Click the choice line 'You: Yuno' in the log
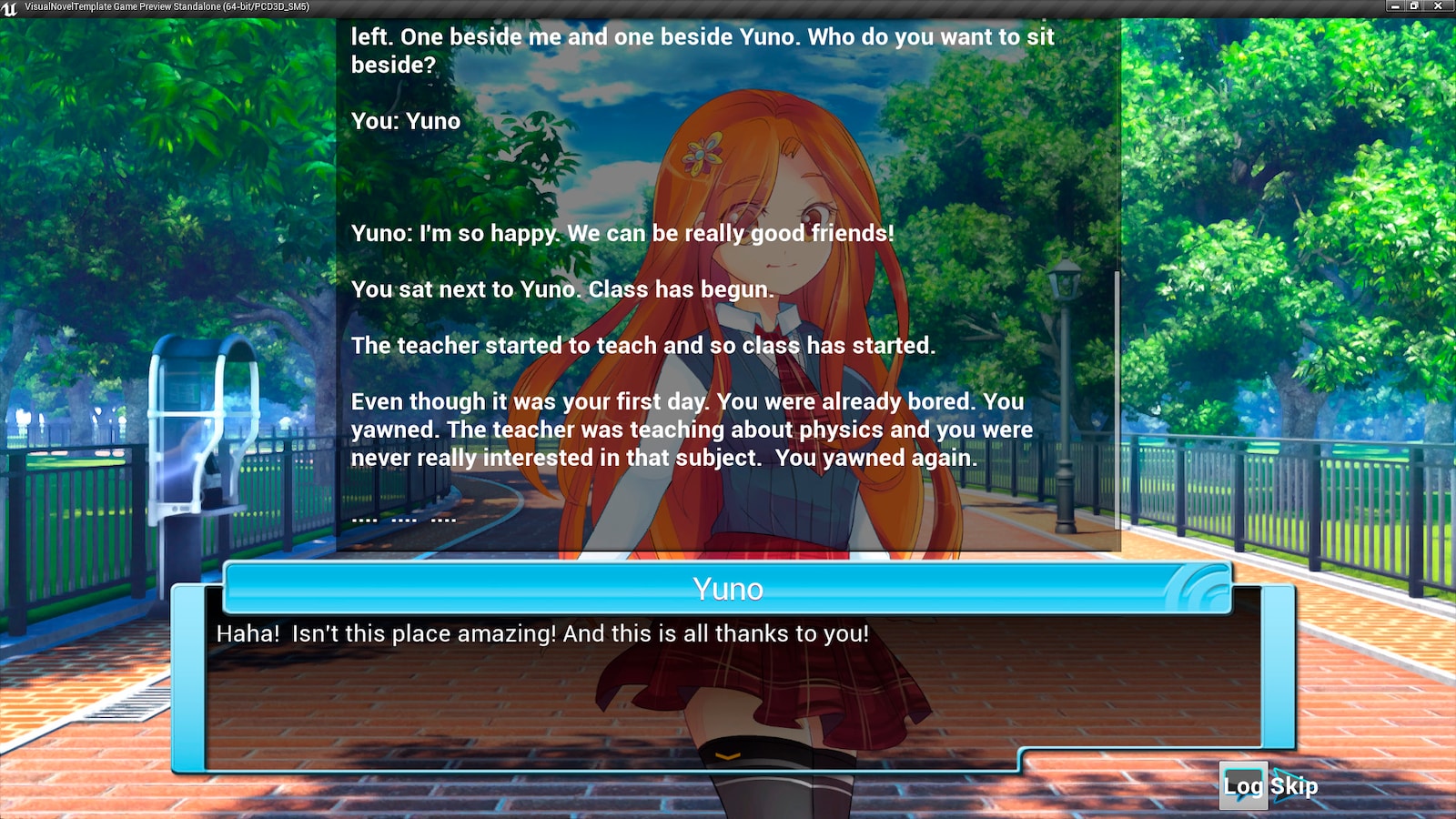This screenshot has width=1456, height=819. point(407,120)
